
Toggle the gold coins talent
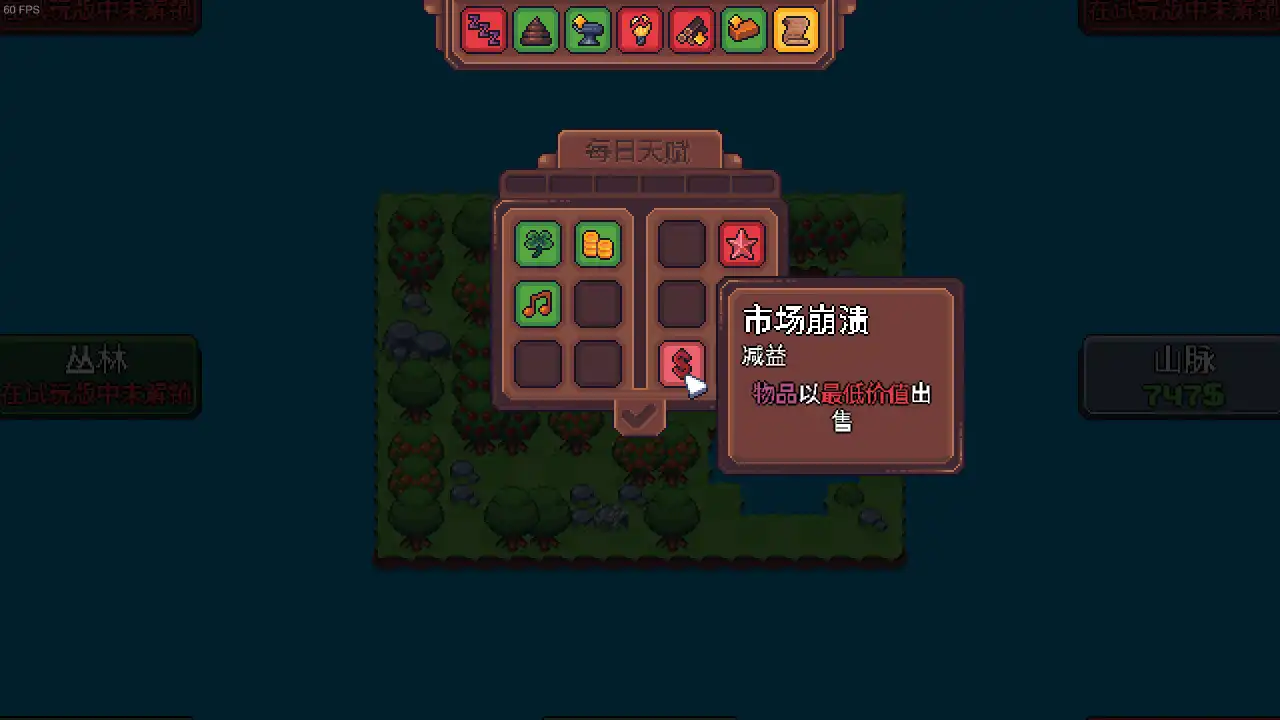(598, 243)
